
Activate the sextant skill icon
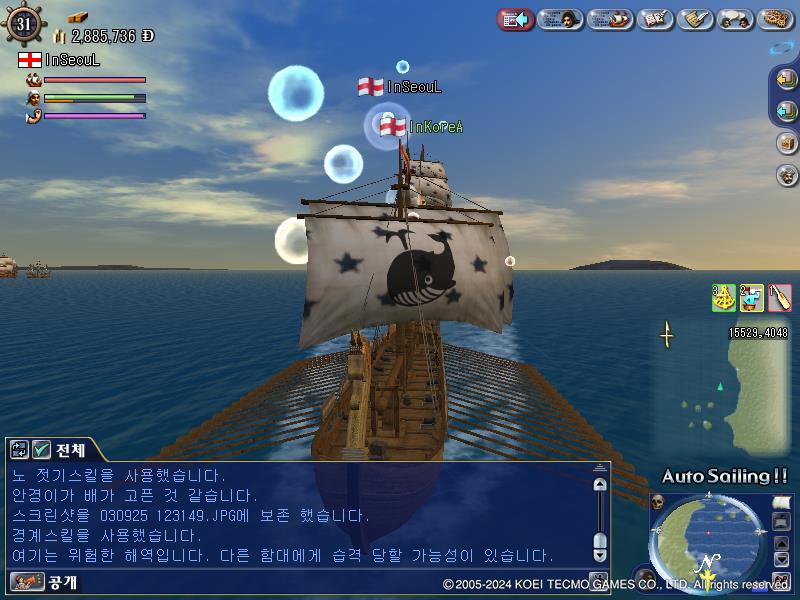tap(723, 297)
